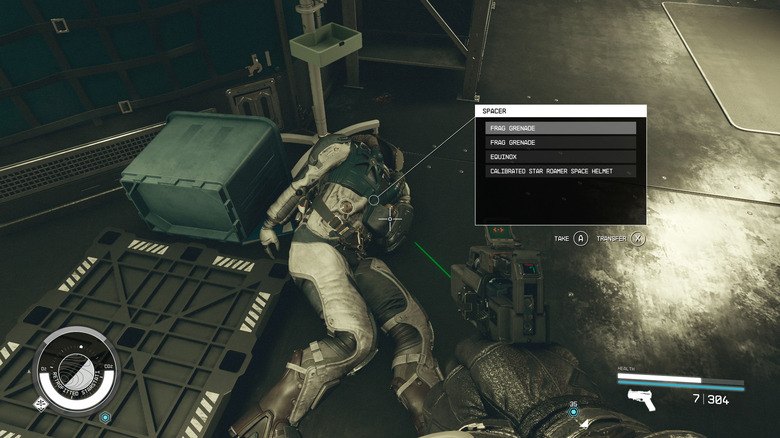Select the highlighted Frag Grenade row
This screenshot has width=780, height=438.
click(x=560, y=128)
